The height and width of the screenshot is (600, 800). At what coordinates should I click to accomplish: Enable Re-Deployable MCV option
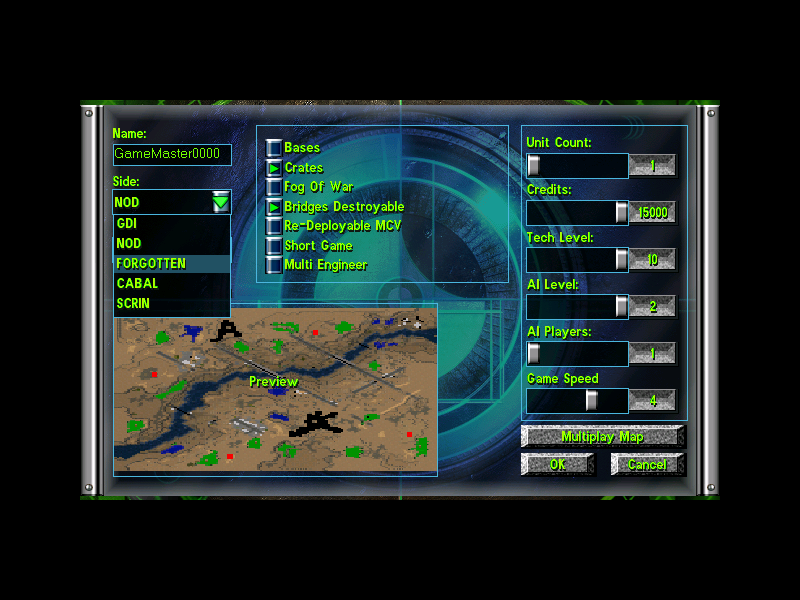[x=273, y=226]
